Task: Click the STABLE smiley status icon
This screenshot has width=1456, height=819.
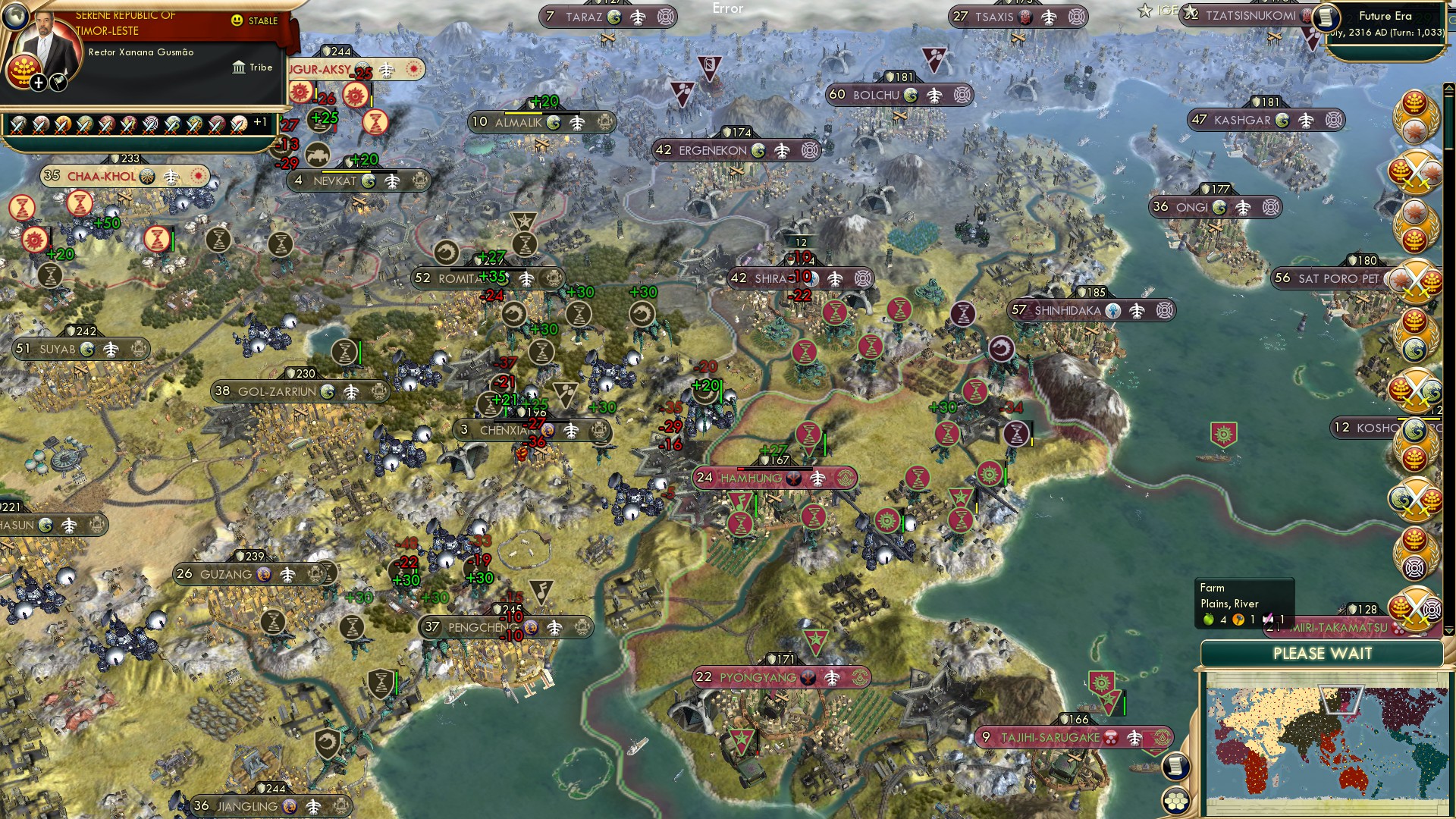Action: 237,20
